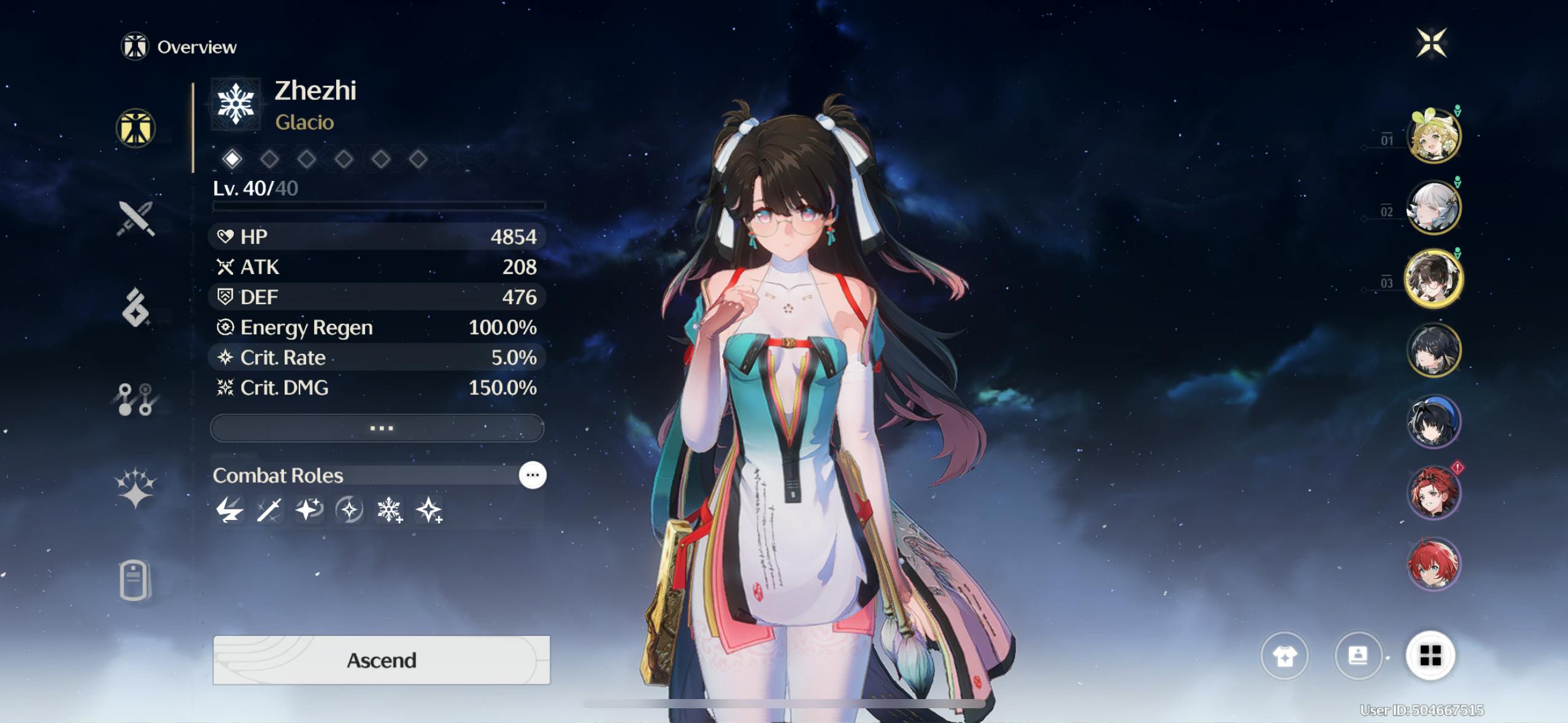Click the Glacio snowflake element icon

(x=236, y=104)
